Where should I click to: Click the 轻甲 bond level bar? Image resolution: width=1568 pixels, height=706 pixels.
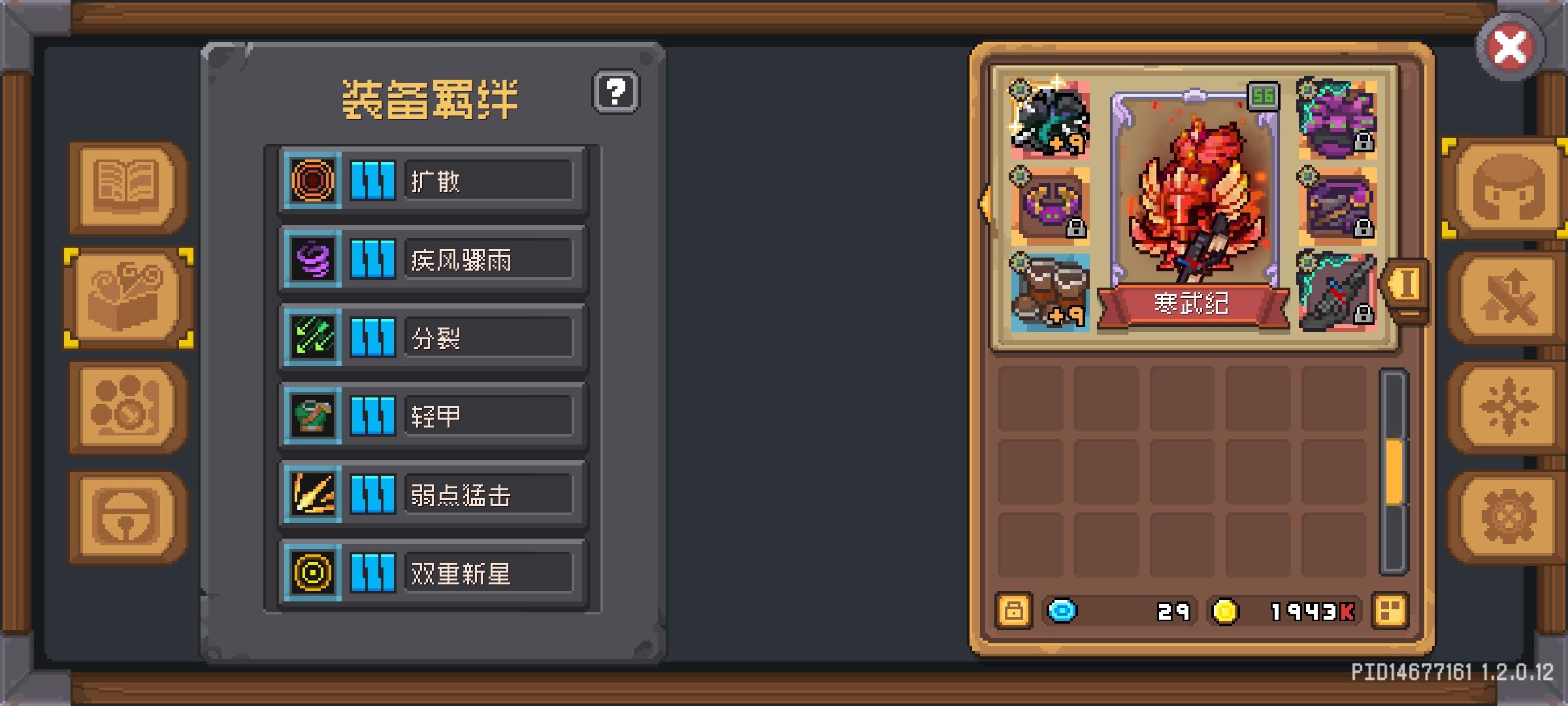tap(373, 416)
